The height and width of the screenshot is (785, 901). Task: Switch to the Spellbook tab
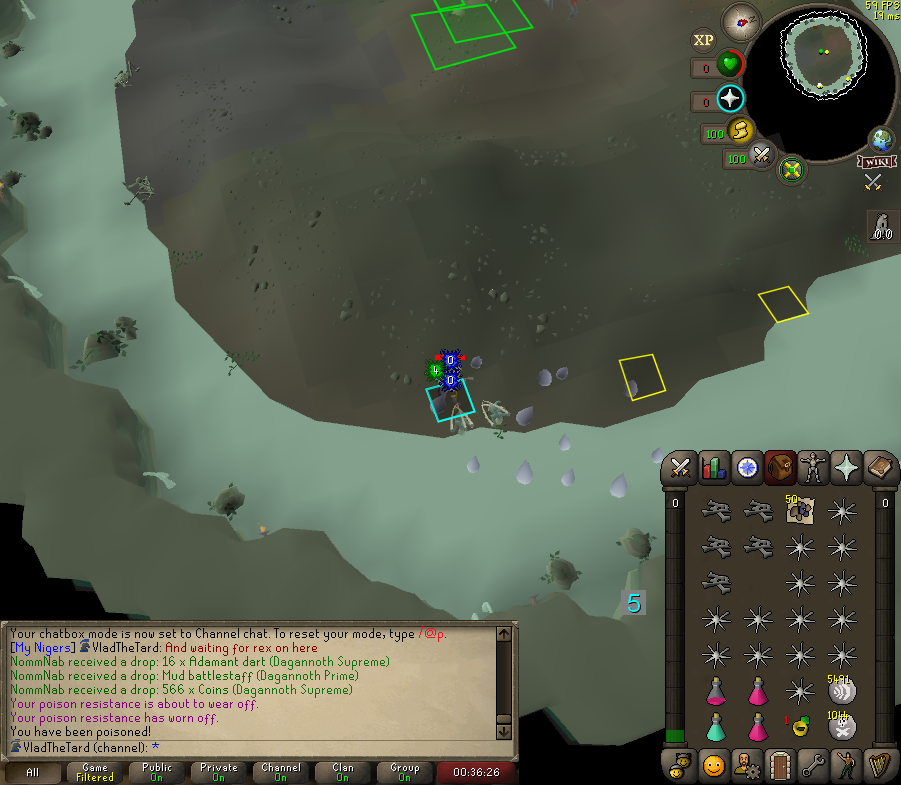point(880,468)
